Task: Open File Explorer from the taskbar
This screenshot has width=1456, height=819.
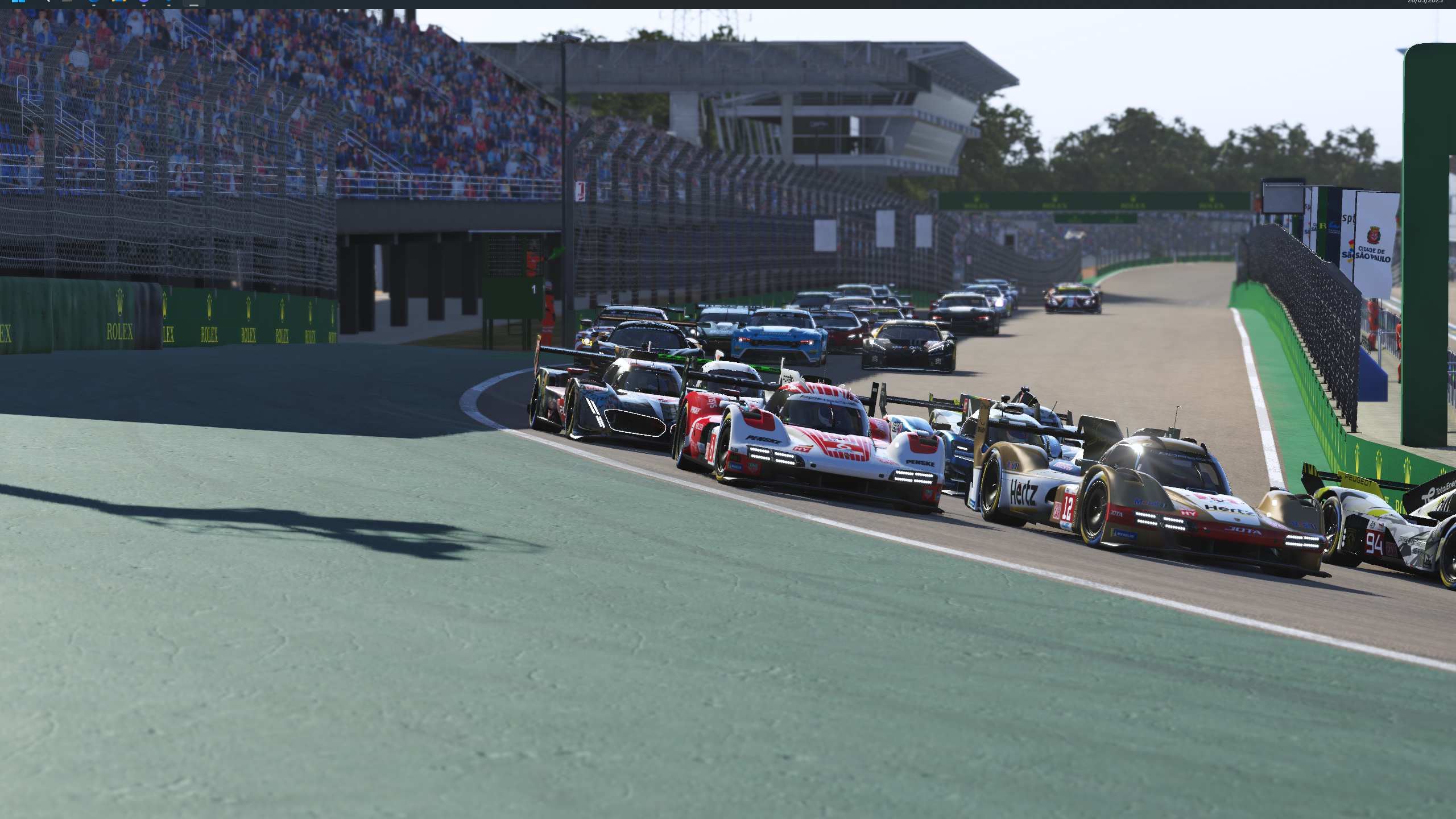Action: click(x=118, y=1)
